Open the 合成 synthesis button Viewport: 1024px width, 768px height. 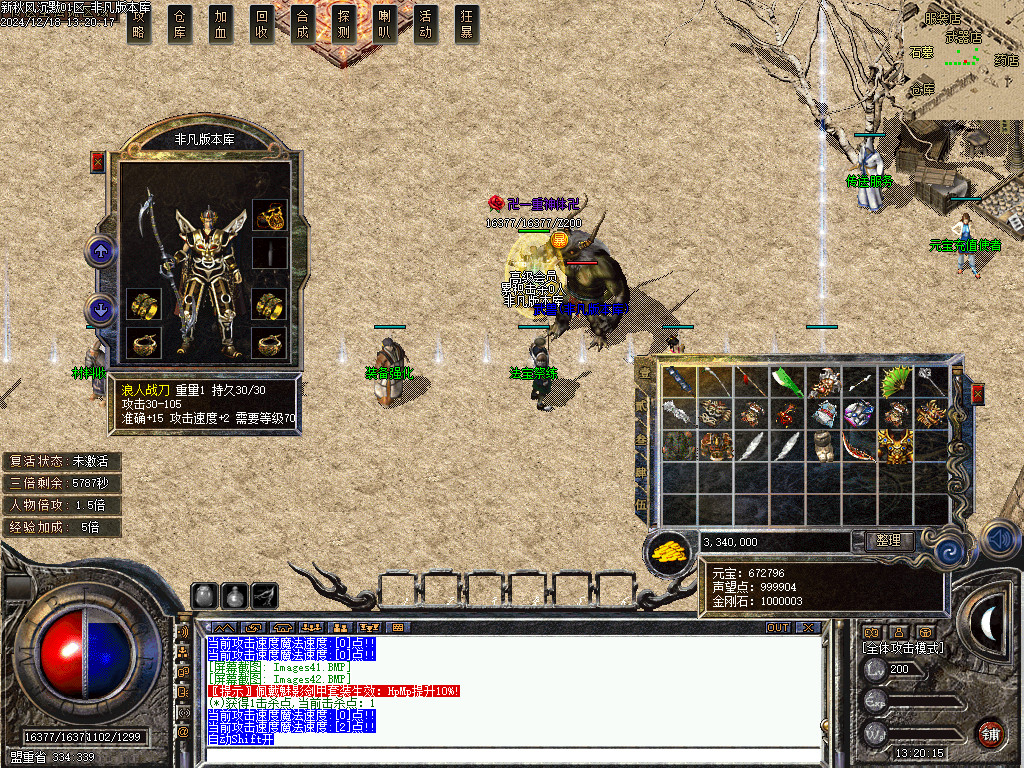303,25
